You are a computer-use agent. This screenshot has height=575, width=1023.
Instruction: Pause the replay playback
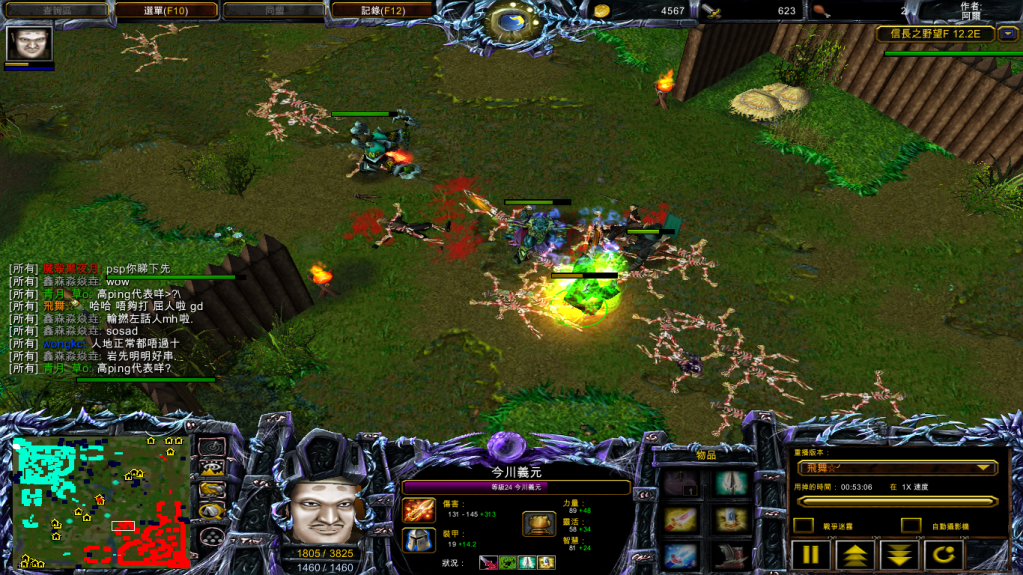(810, 555)
